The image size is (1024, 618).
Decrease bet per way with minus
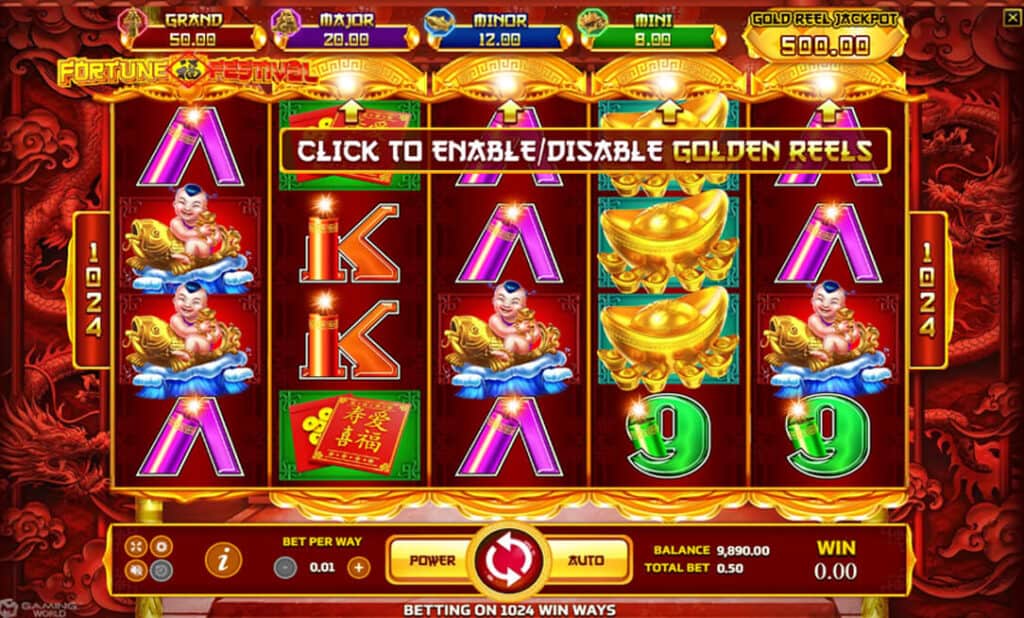tap(285, 567)
